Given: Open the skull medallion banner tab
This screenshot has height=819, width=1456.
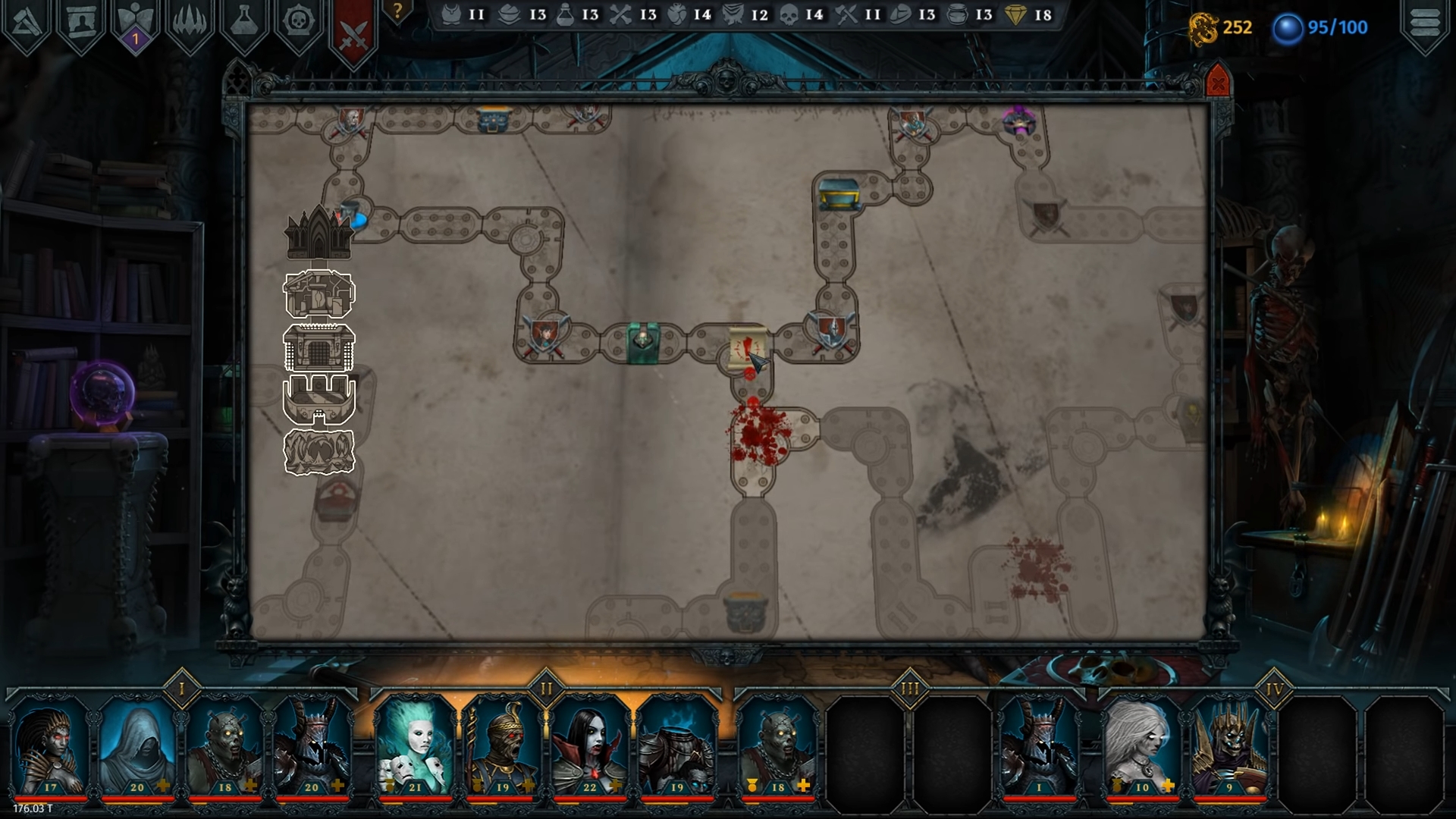Looking at the screenshot, I should tap(300, 24).
